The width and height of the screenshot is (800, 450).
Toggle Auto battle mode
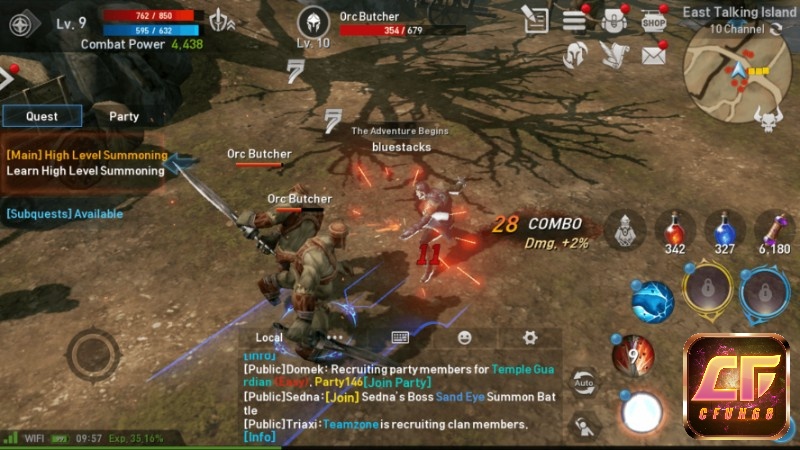click(x=584, y=382)
